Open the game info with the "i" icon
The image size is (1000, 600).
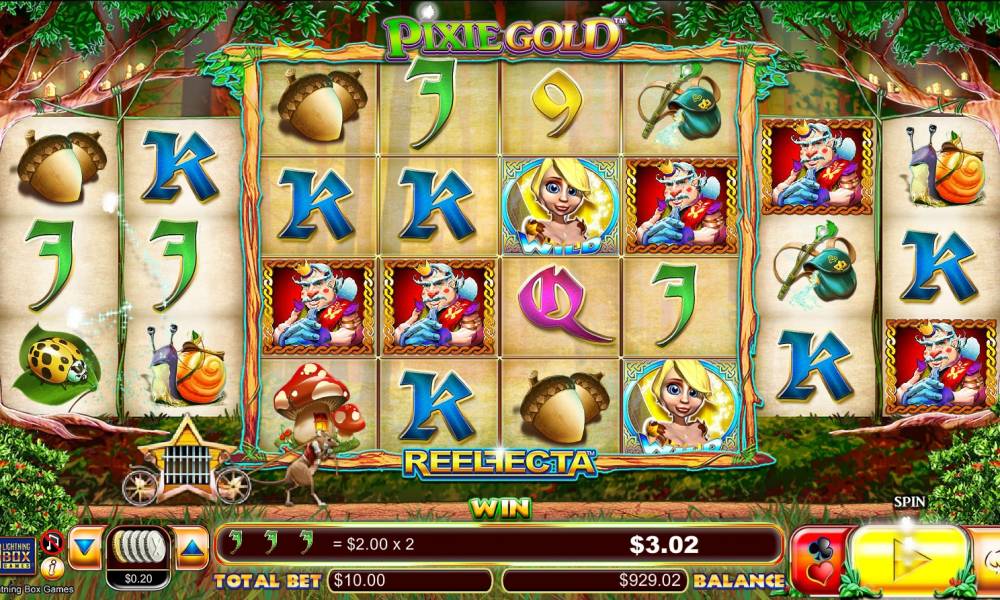[54, 568]
